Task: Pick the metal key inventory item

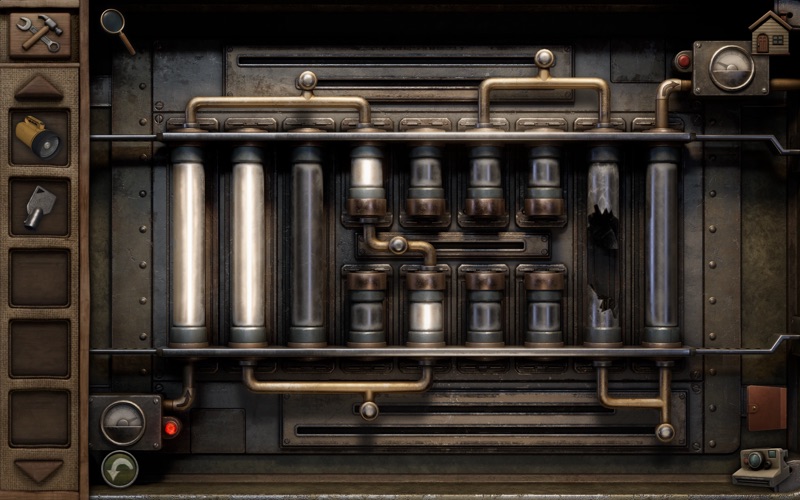Action: (40, 206)
